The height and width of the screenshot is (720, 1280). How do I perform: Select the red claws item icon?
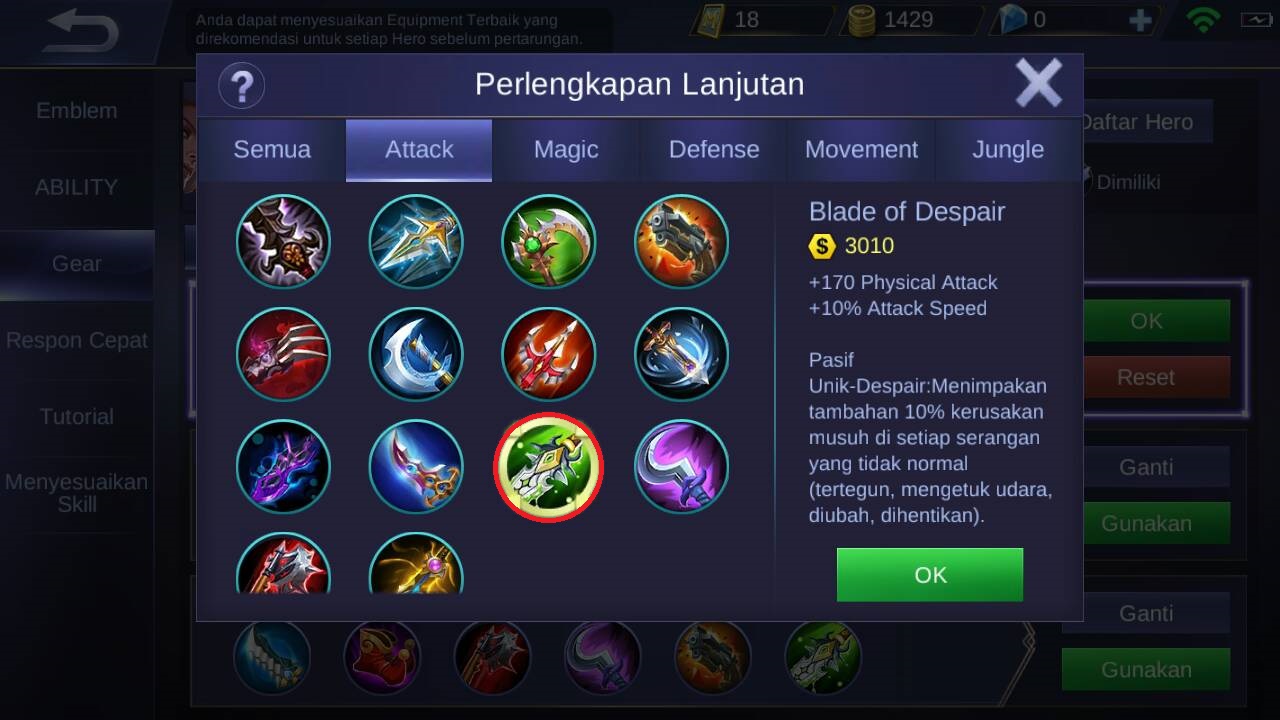click(x=283, y=354)
